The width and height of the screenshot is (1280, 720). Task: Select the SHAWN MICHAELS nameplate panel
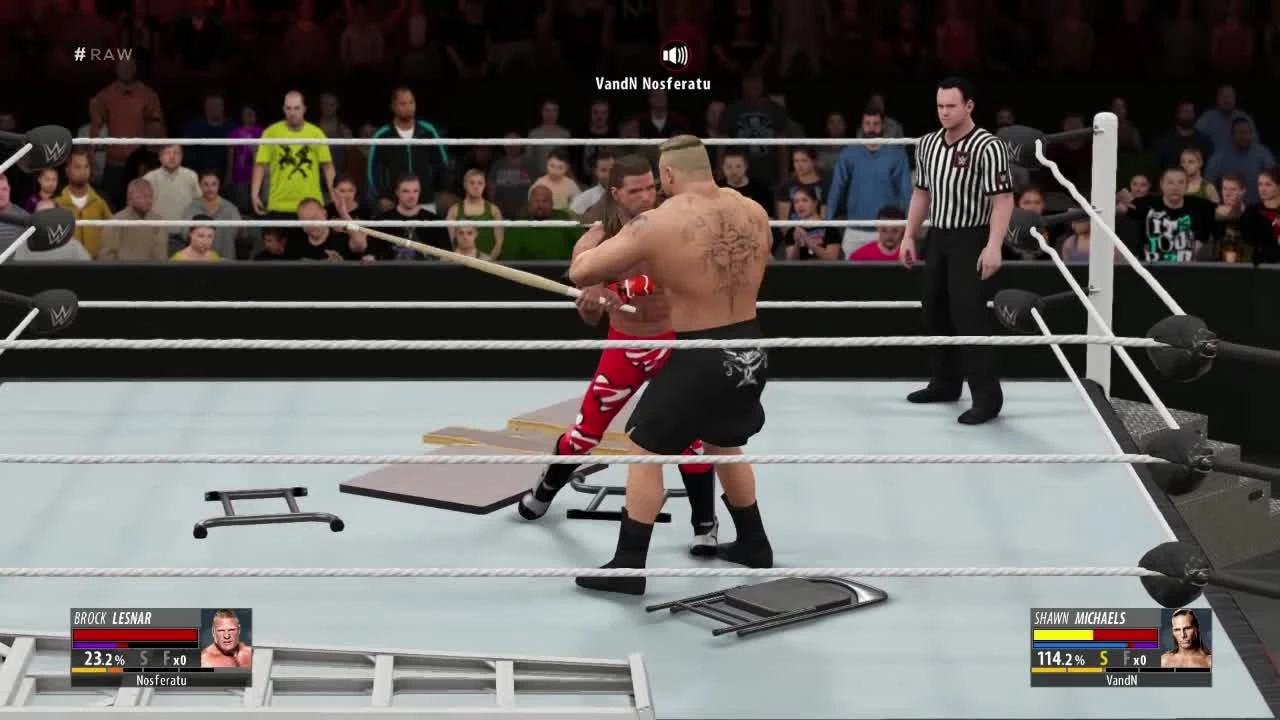(x=1080, y=617)
